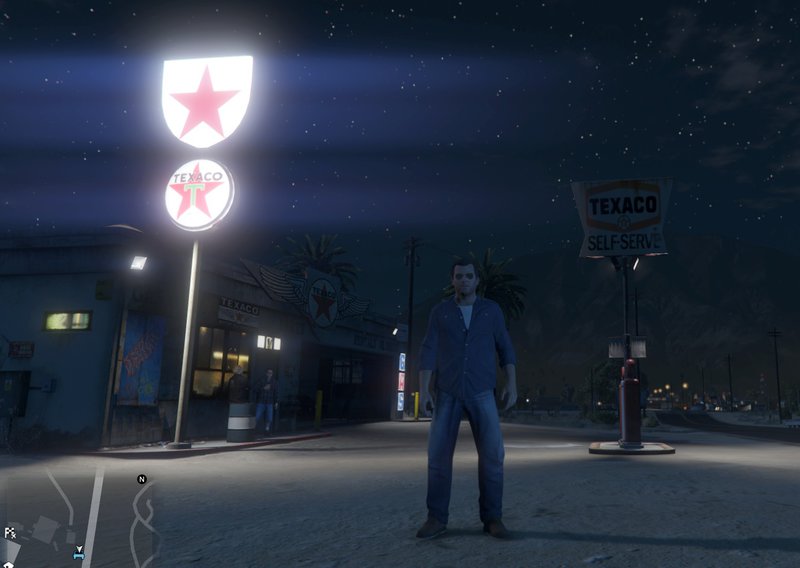800x568 pixels.
Task: Click the white player arrow on minimap
Action: click(78, 547)
